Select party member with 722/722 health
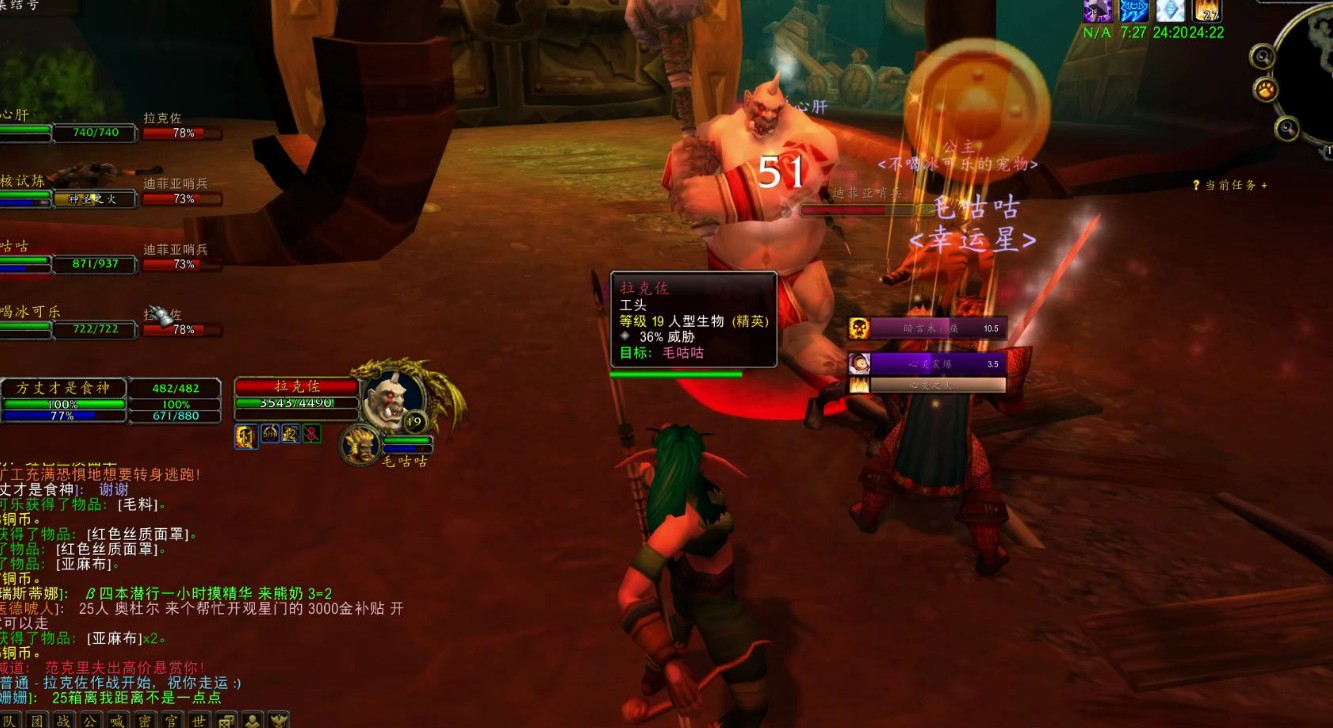Screen dimensions: 1333x728 pyautogui.click(x=95, y=329)
